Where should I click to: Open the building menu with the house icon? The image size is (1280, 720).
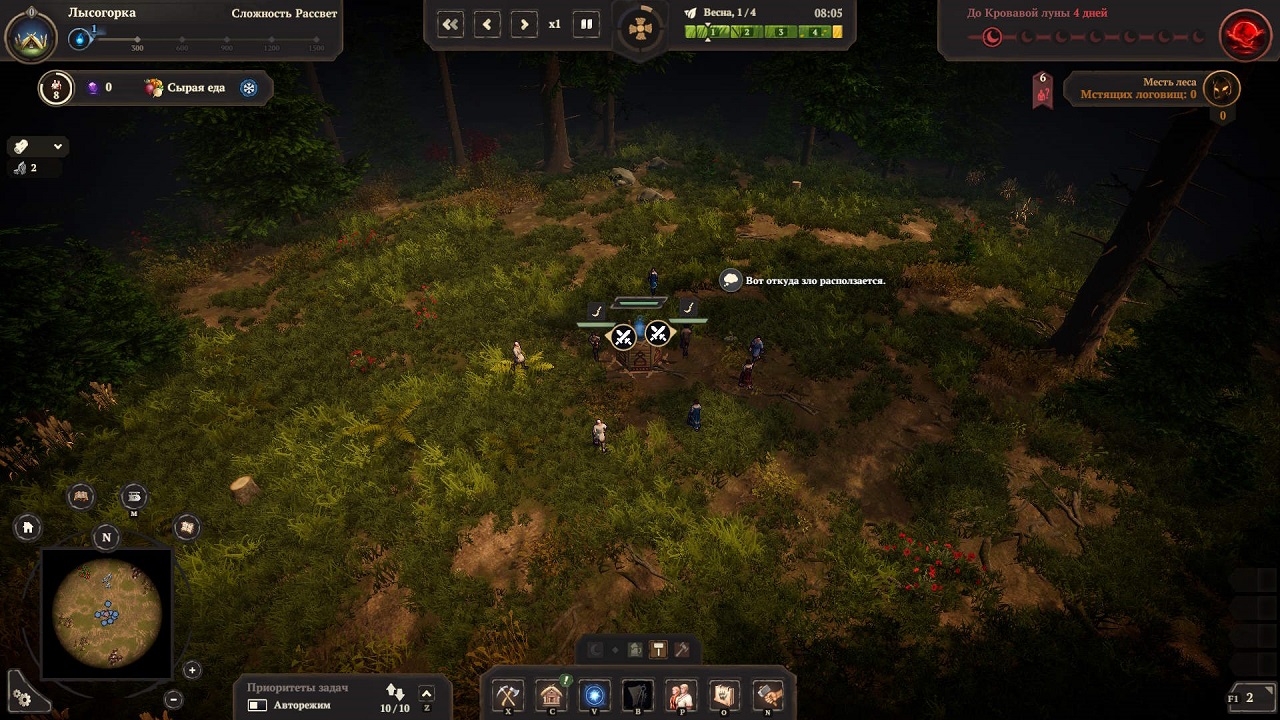550,694
